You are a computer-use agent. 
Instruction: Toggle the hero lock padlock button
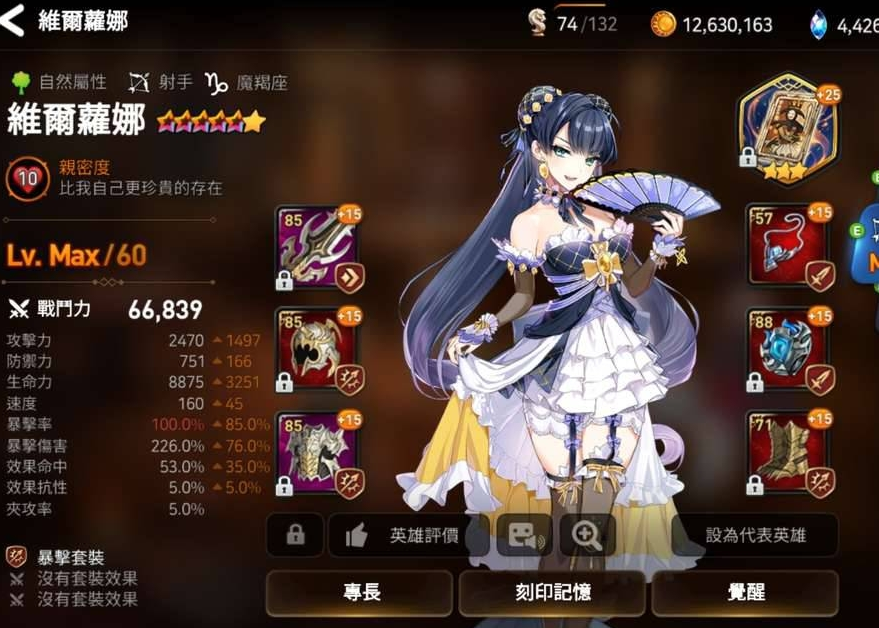pyautogui.click(x=295, y=535)
